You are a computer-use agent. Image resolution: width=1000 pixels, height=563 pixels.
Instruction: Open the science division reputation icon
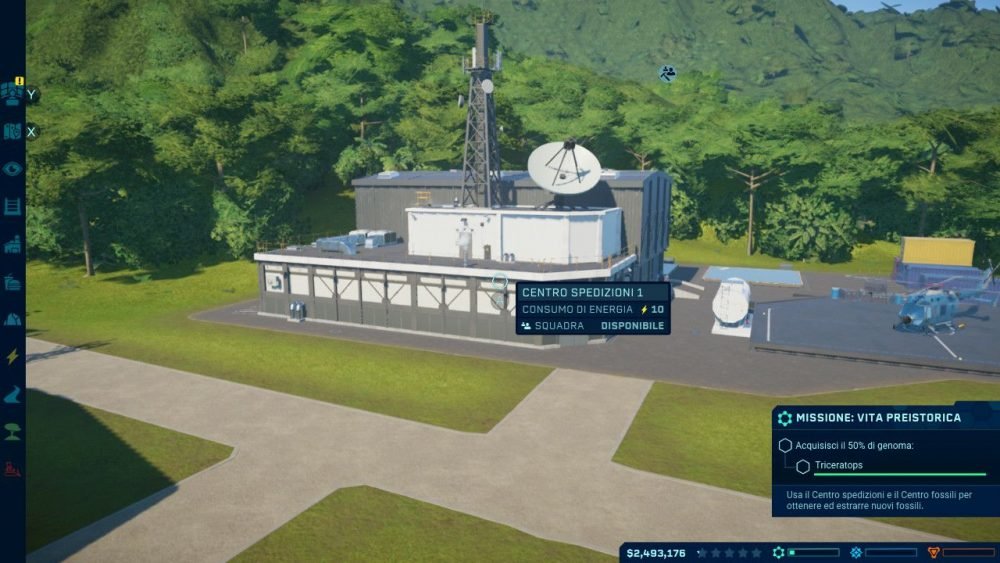[780, 552]
